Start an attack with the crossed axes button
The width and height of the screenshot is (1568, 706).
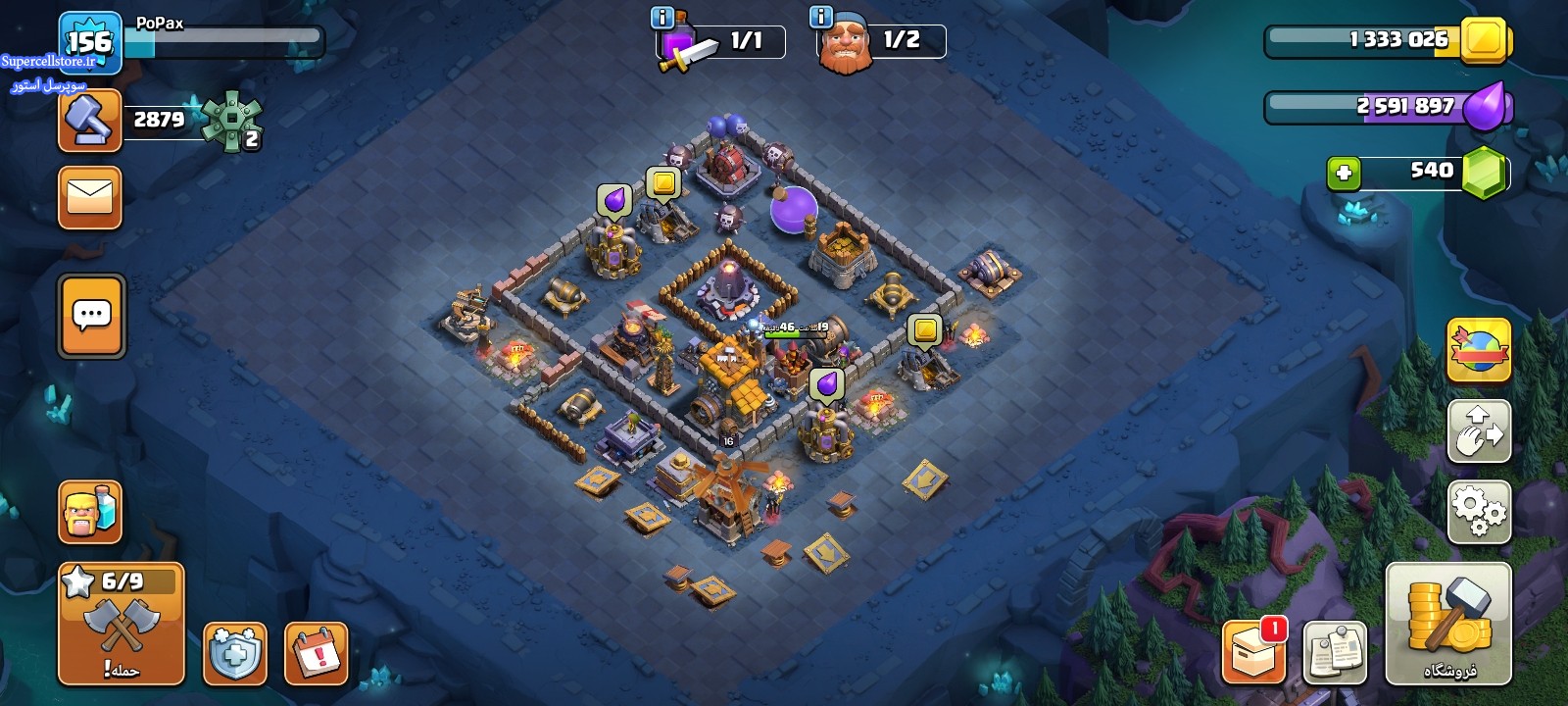click(x=122, y=624)
